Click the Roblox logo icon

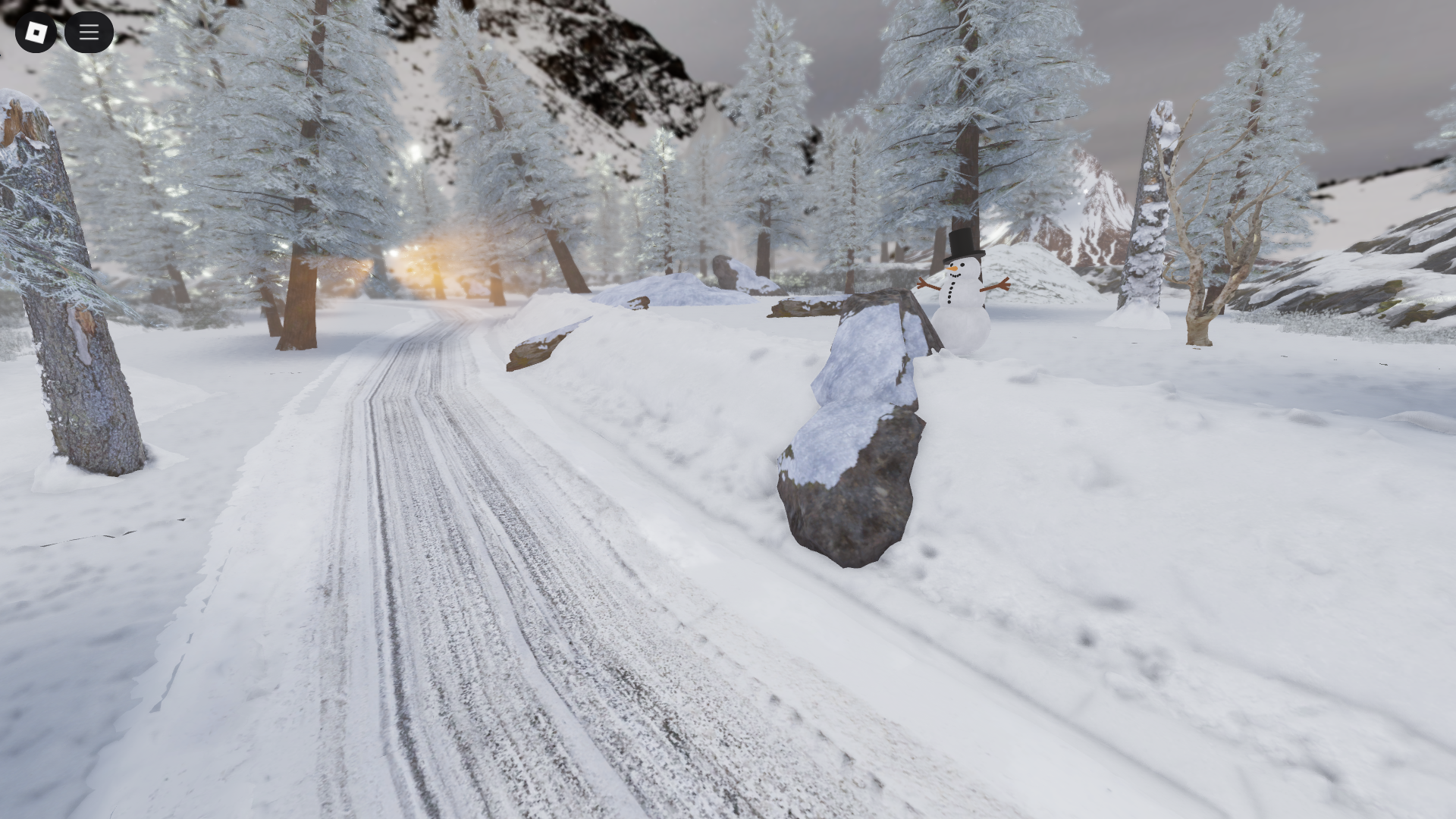coord(35,32)
